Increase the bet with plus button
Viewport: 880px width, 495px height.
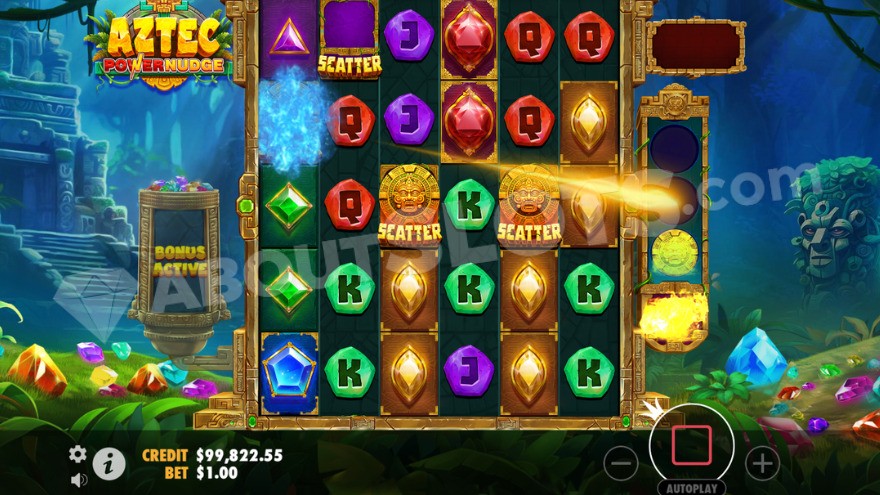762,463
